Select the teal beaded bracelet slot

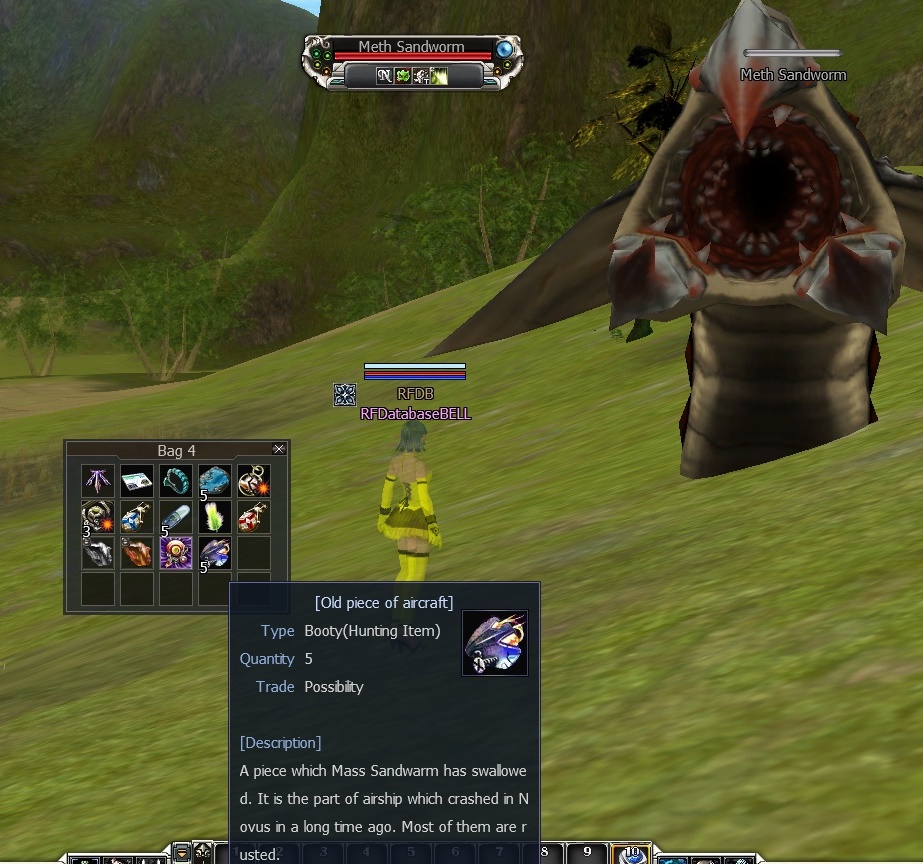click(x=176, y=481)
